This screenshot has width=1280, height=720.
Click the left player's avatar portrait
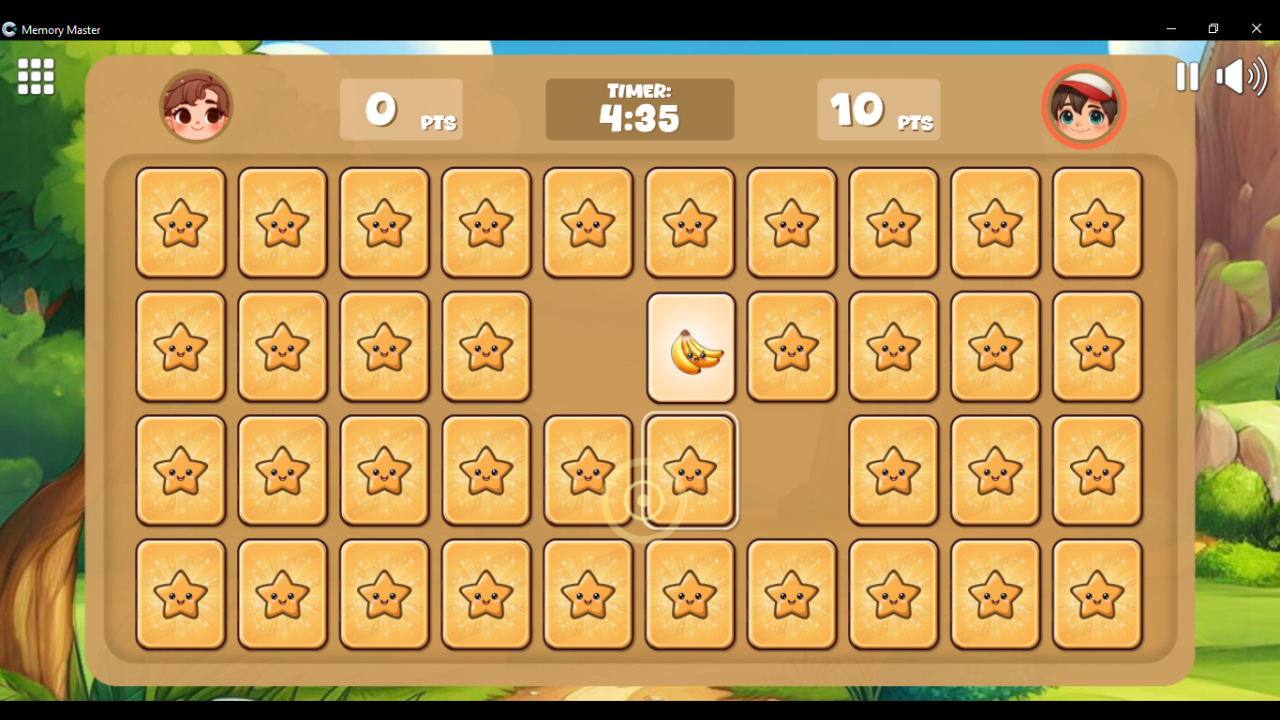coord(196,104)
